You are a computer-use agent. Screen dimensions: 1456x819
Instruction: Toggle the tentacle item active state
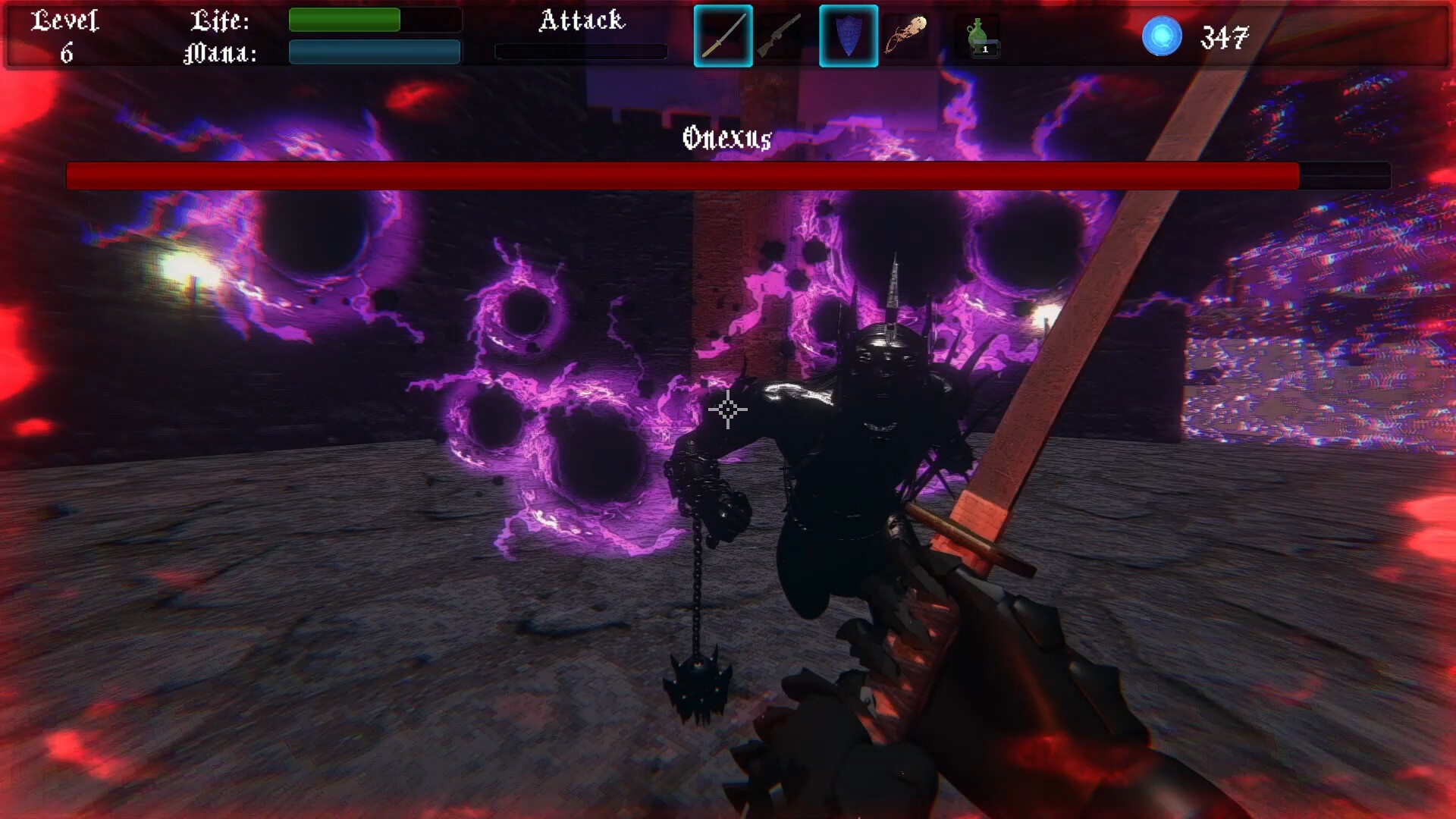pyautogui.click(x=908, y=35)
